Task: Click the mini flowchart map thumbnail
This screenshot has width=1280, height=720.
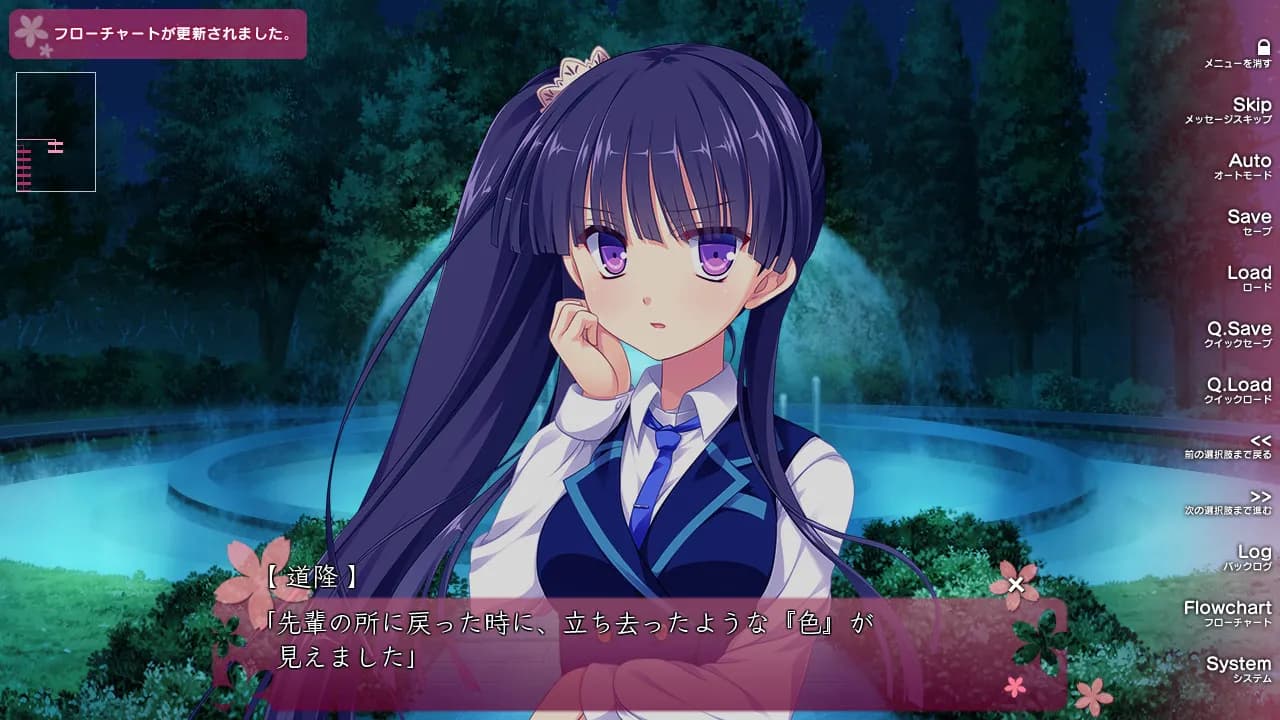Action: [x=55, y=130]
